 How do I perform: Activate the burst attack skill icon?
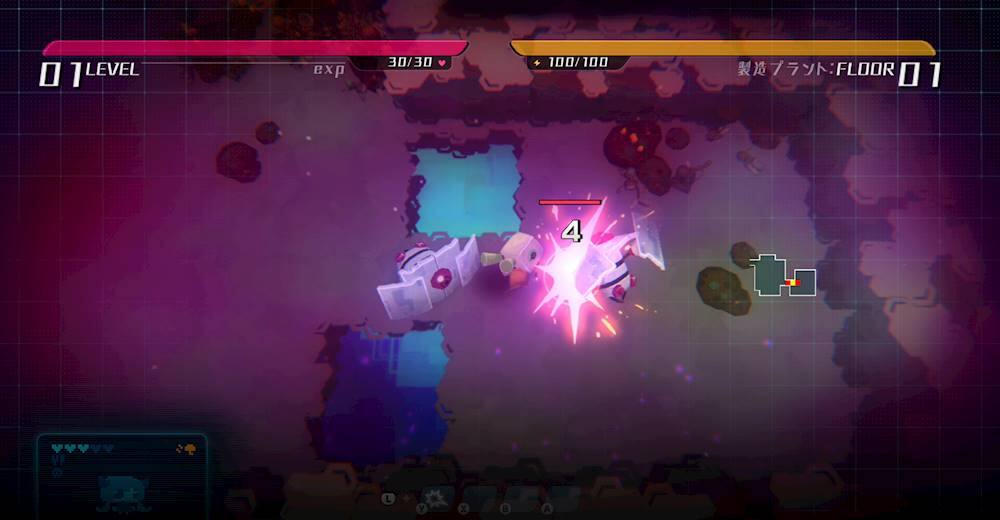(436, 497)
